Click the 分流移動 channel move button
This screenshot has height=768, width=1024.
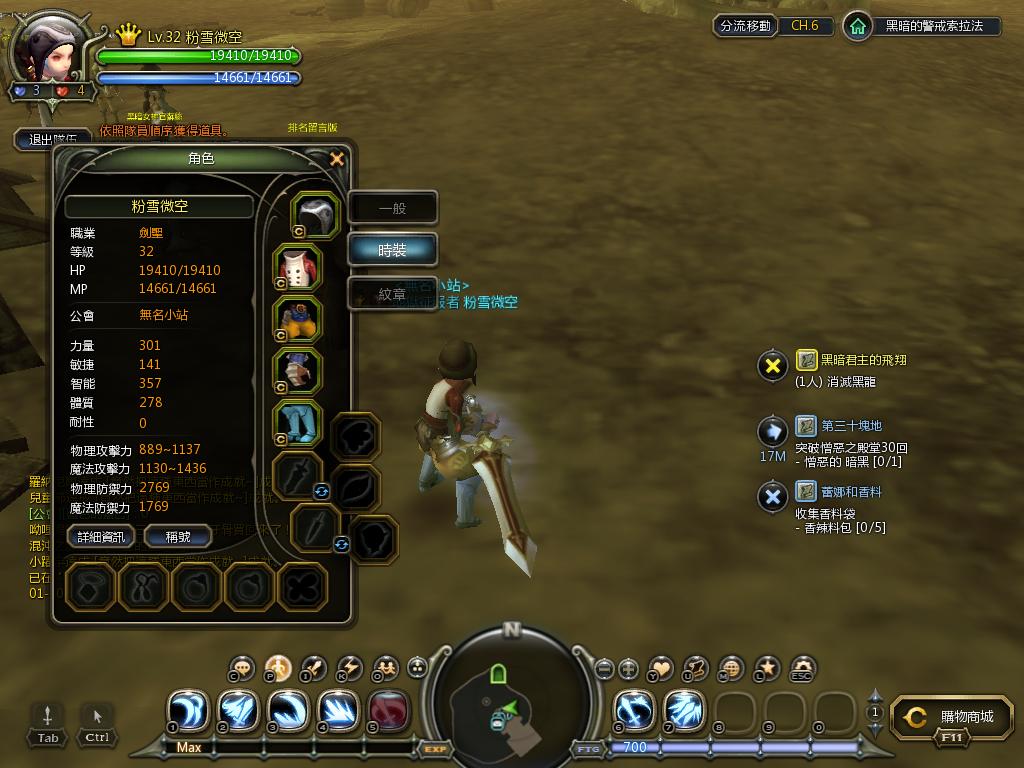(745, 26)
